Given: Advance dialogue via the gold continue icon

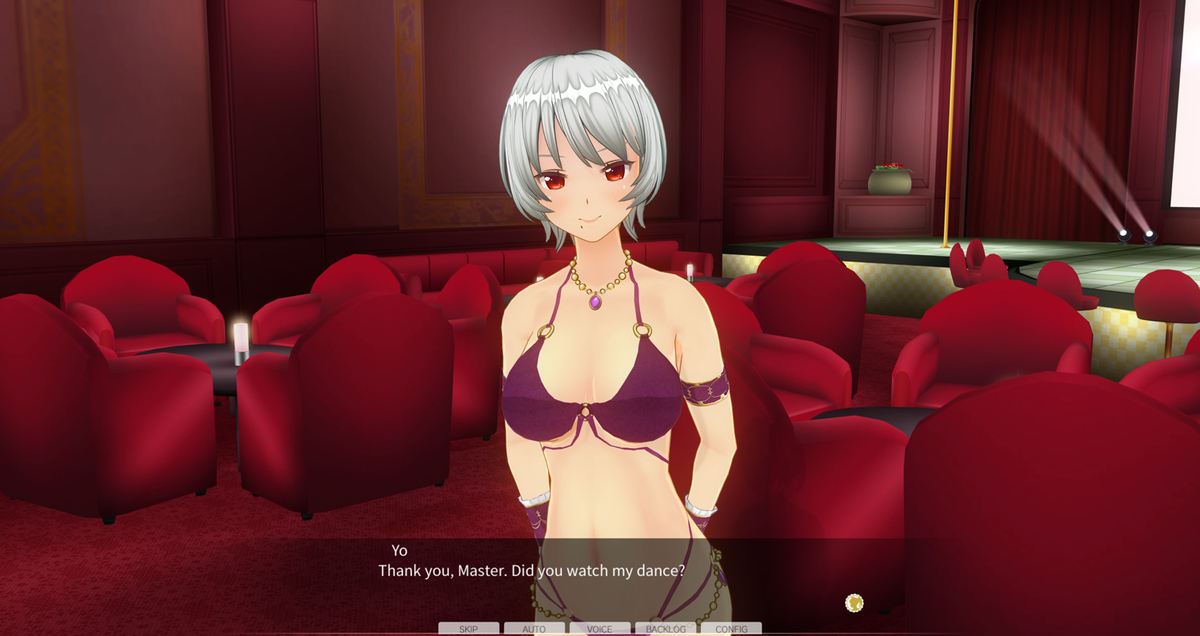Looking at the screenshot, I should click(854, 602).
